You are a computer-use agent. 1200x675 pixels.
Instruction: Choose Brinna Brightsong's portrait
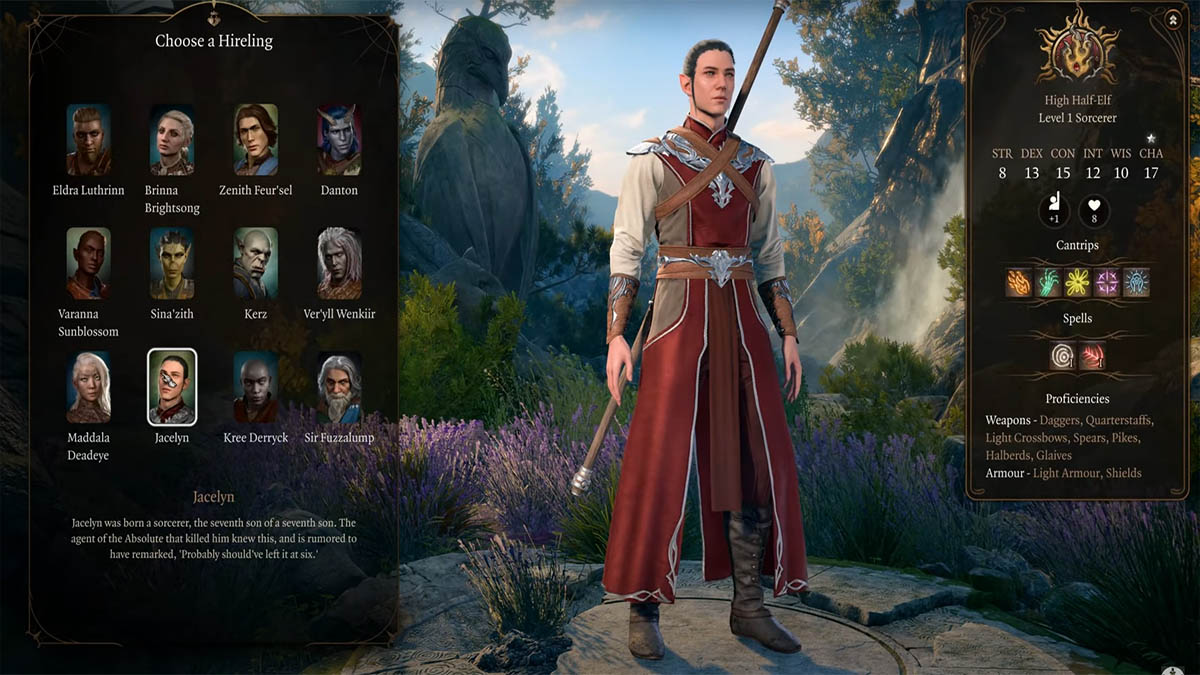tap(172, 140)
